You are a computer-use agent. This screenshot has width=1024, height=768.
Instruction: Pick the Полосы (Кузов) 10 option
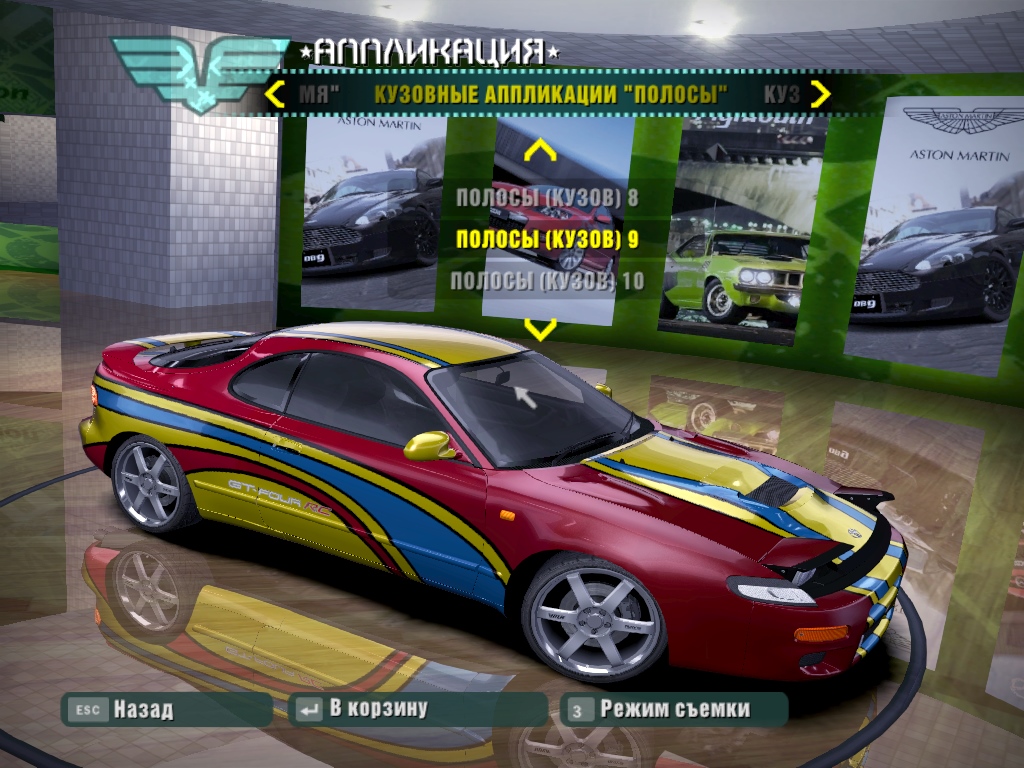tap(546, 281)
